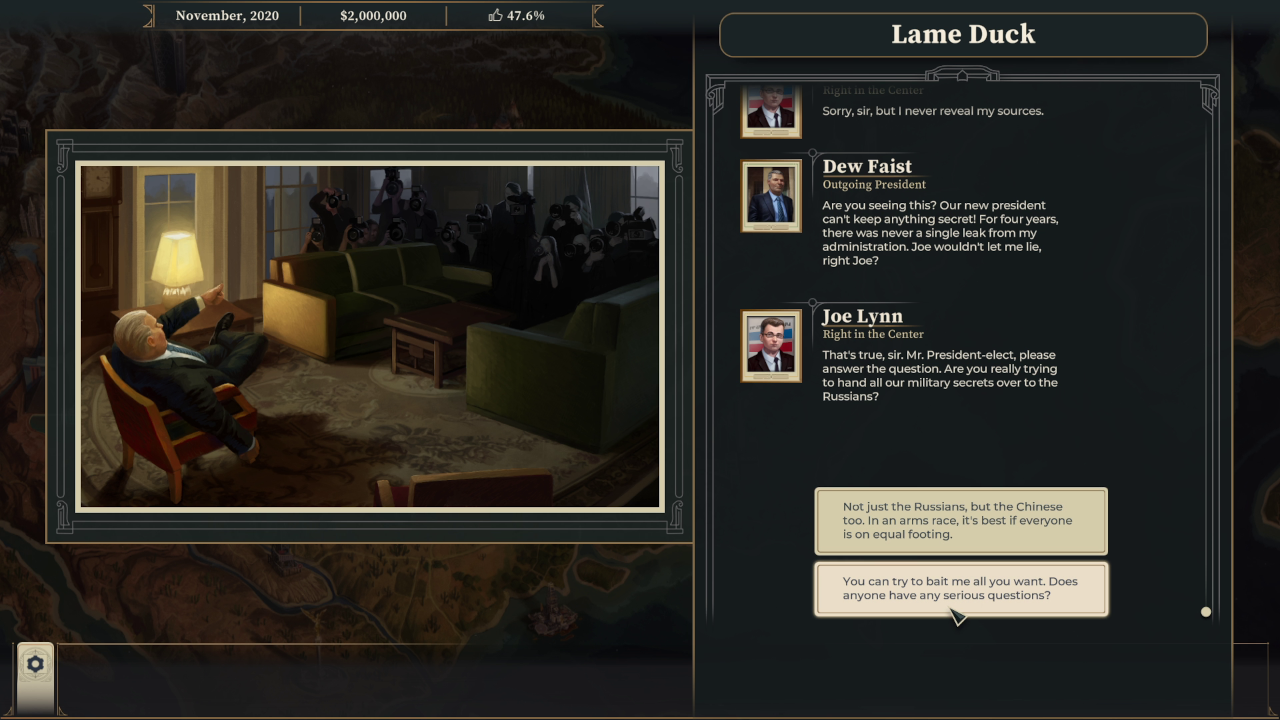Click the topmost reporter portrait
The width and height of the screenshot is (1280, 720).
tap(771, 108)
